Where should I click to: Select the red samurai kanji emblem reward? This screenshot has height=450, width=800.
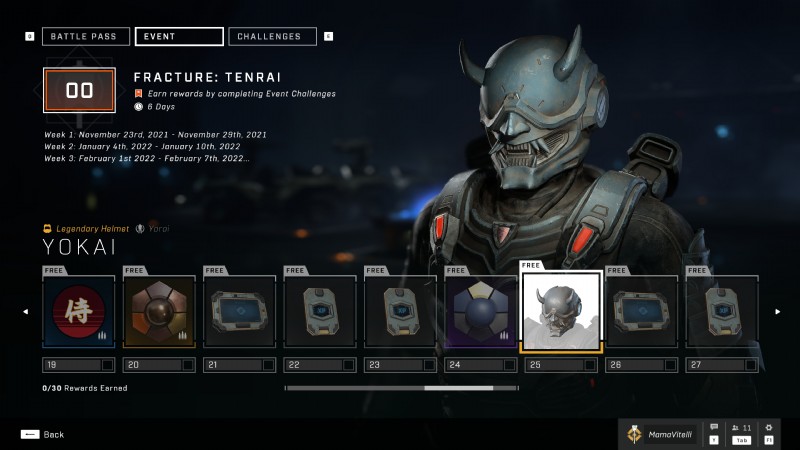pyautogui.click(x=80, y=312)
